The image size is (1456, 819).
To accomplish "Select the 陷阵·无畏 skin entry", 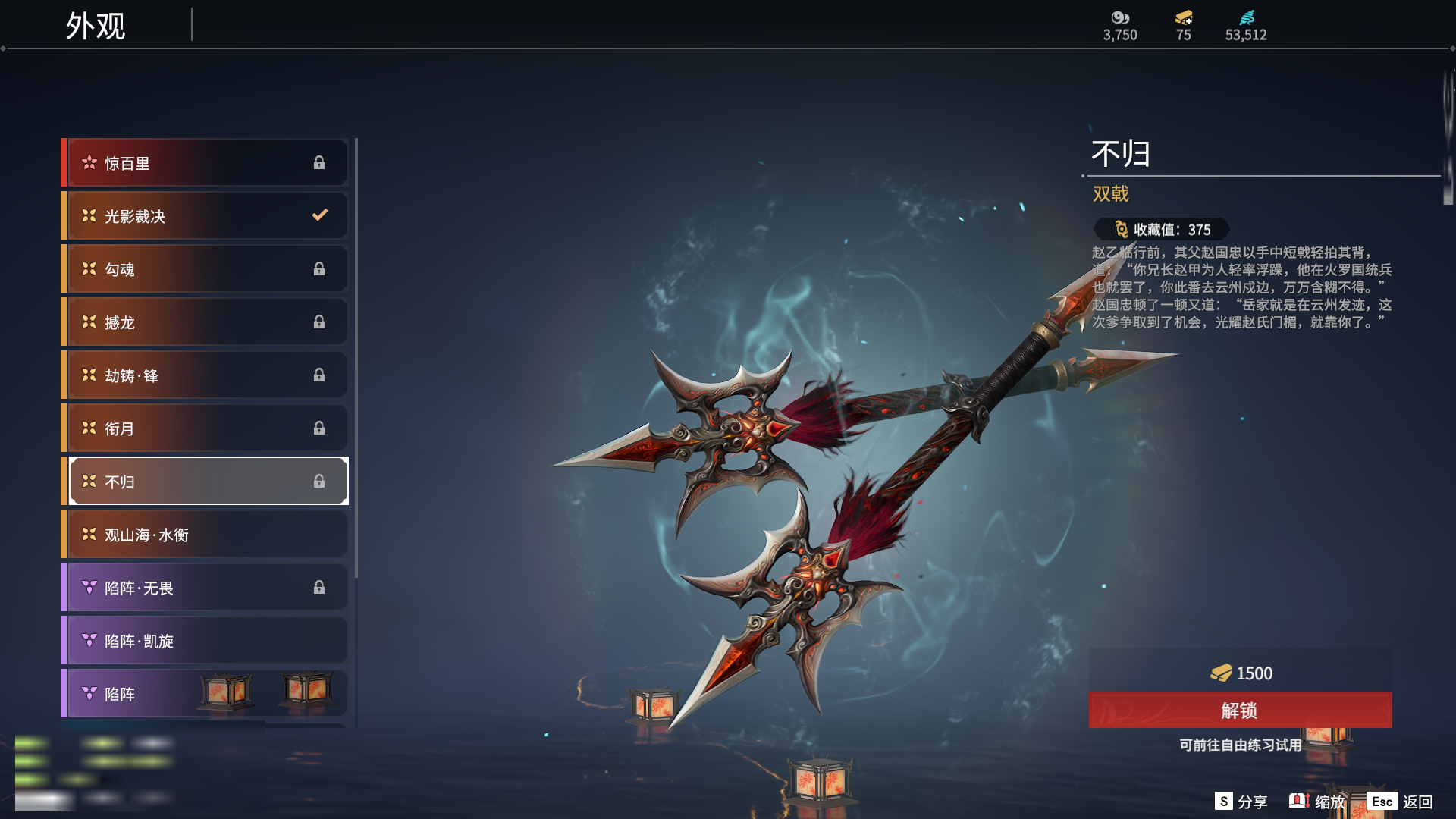I will (x=206, y=588).
